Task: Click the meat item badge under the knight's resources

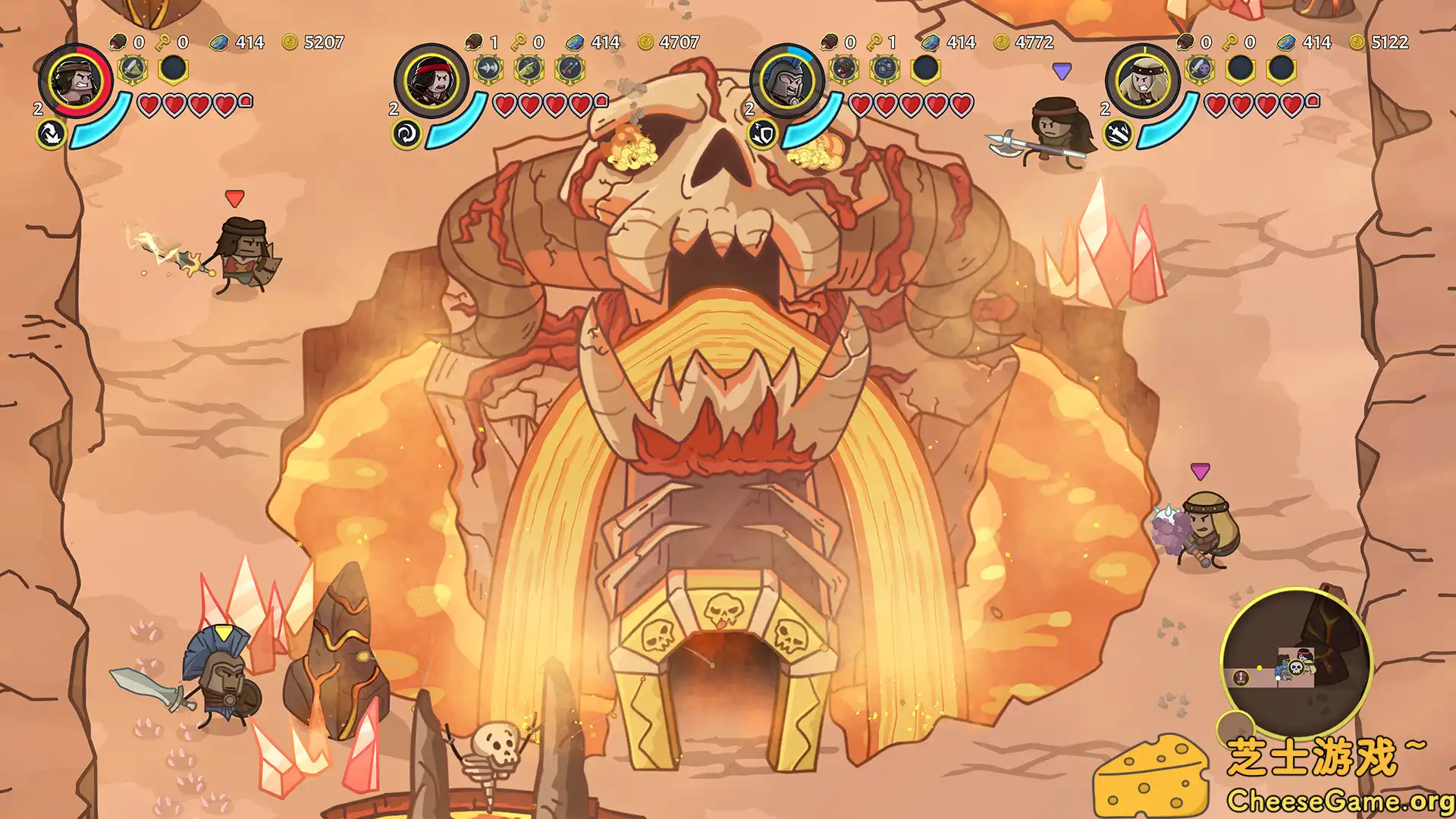Action: pyautogui.click(x=846, y=69)
